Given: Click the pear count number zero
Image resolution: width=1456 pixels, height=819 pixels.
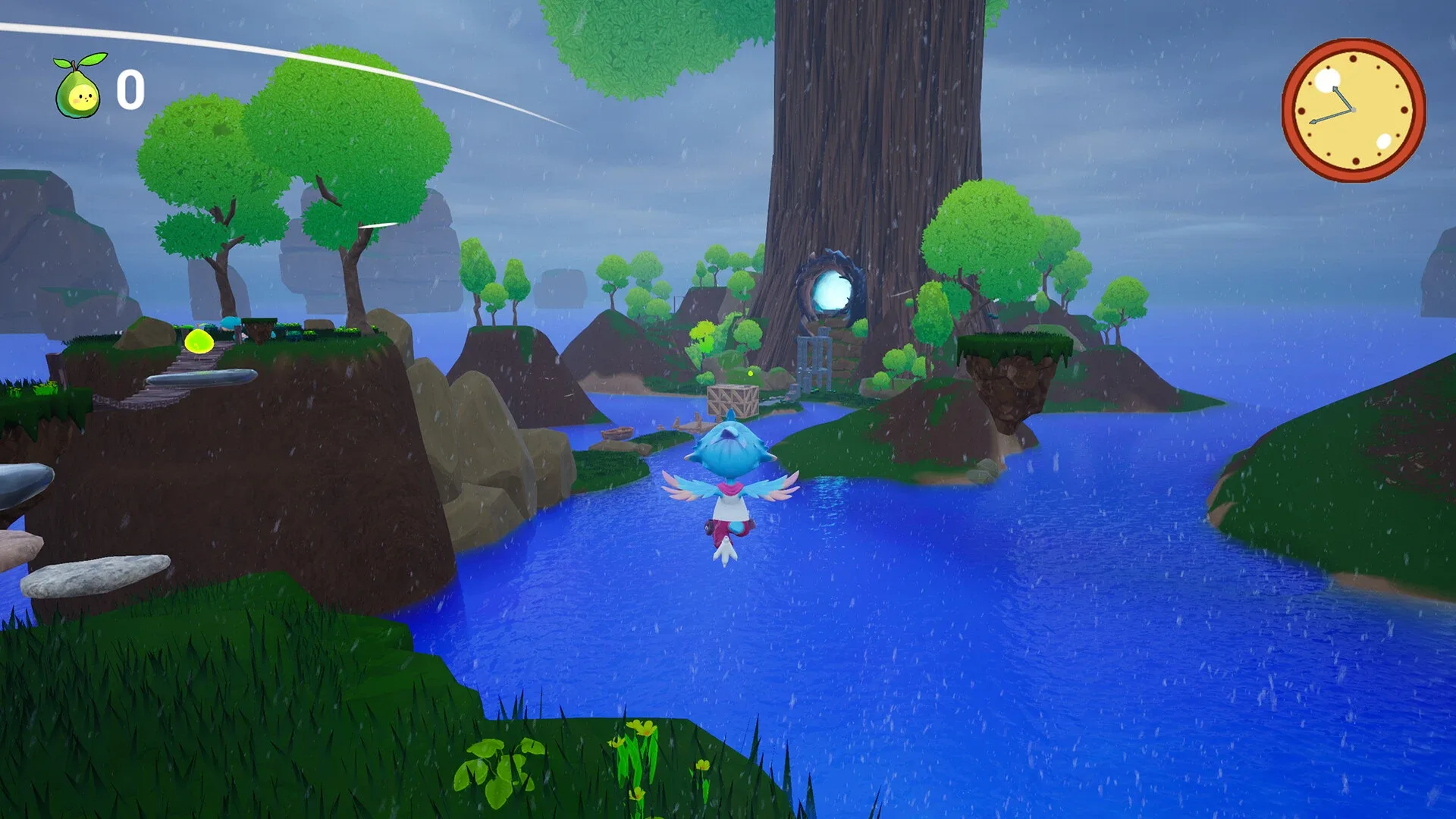Looking at the screenshot, I should pyautogui.click(x=129, y=89).
